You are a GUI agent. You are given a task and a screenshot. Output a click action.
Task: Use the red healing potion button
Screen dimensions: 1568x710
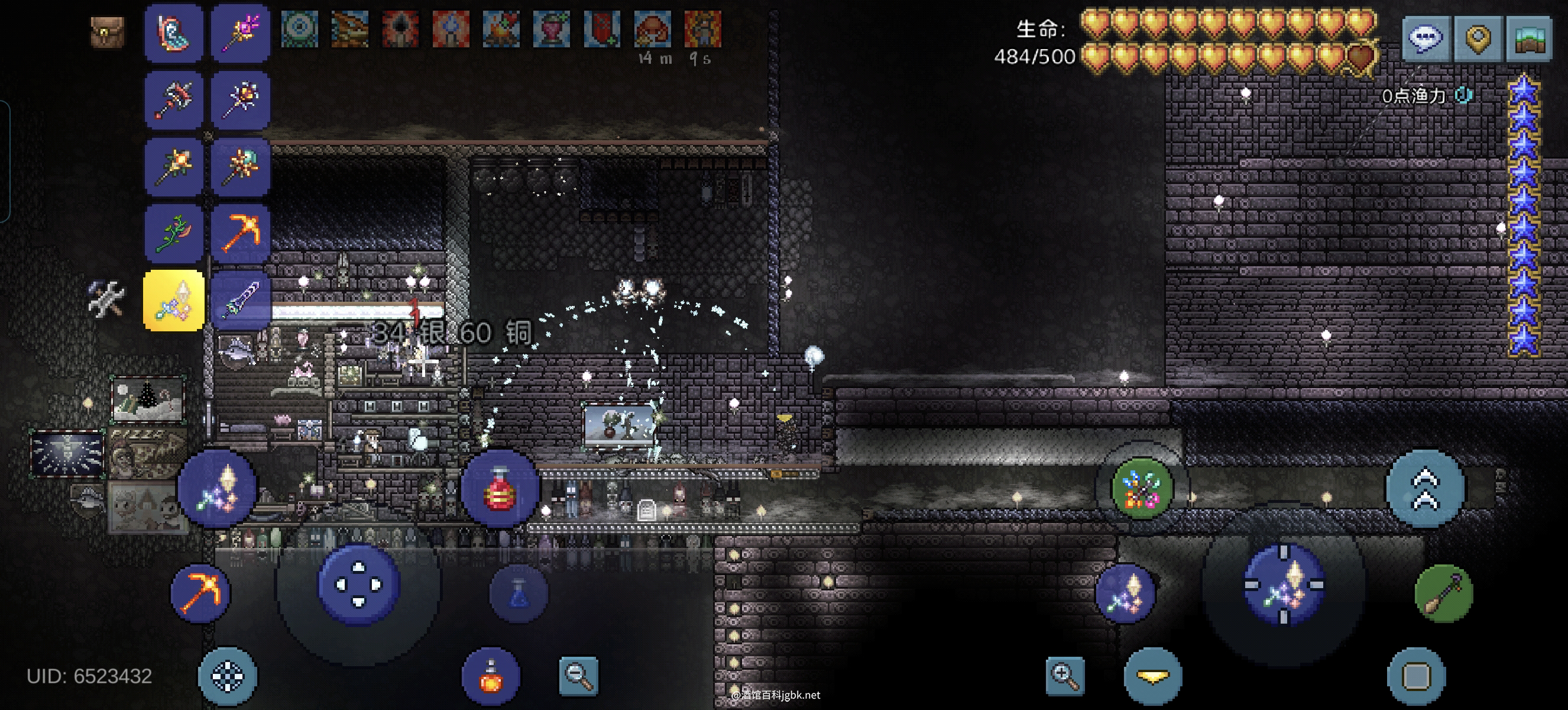tap(500, 488)
